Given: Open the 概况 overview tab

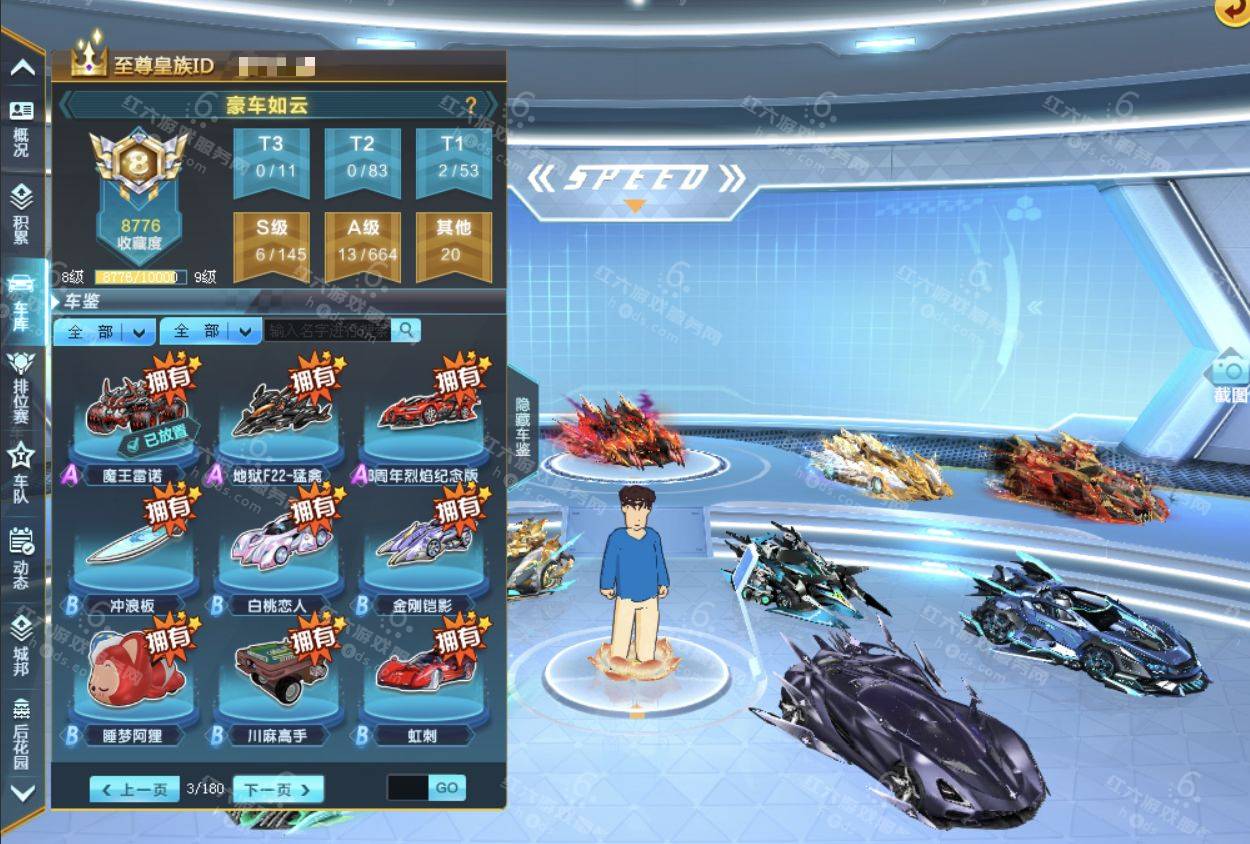Looking at the screenshot, I should [x=21, y=127].
